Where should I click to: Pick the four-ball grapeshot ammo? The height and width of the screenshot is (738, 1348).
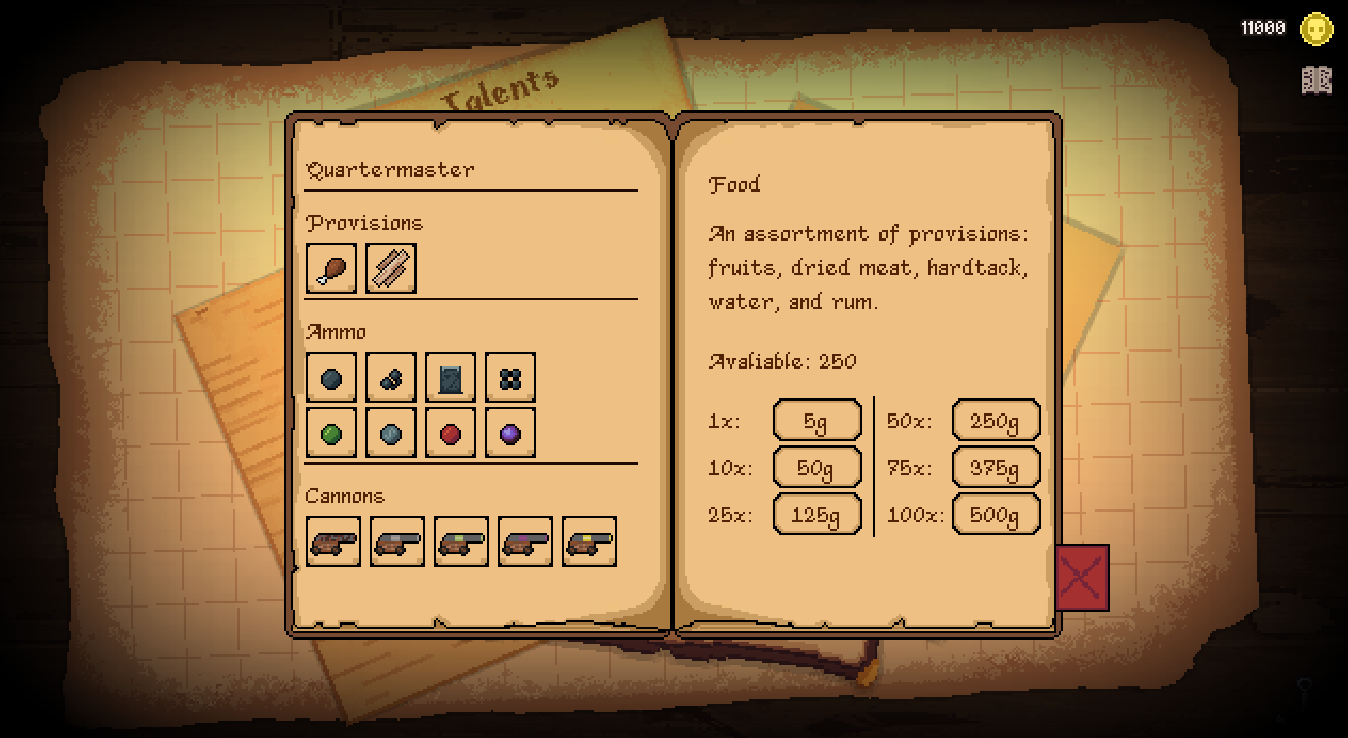tap(510, 378)
